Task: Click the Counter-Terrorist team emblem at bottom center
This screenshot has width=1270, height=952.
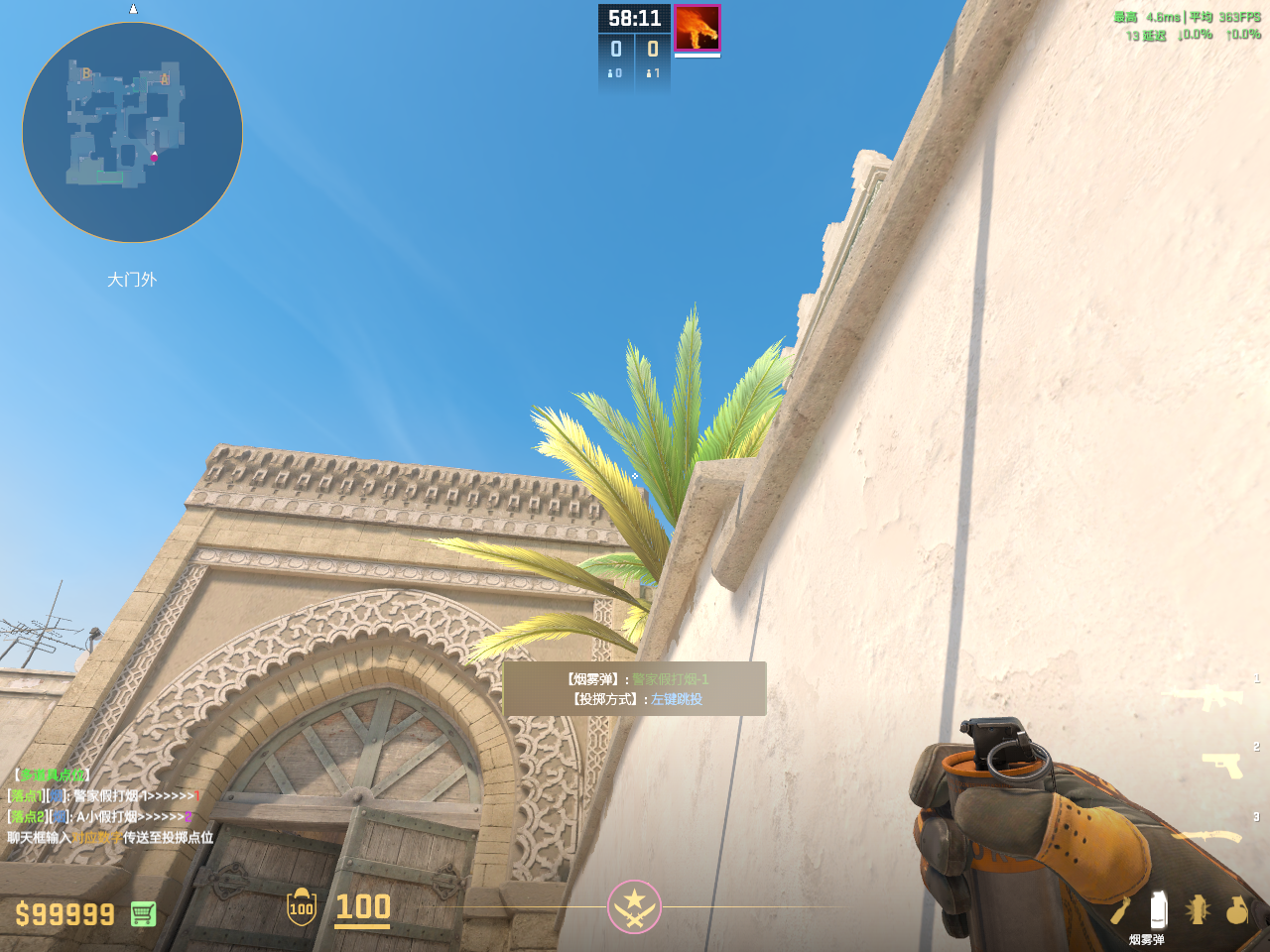Action: (634, 906)
